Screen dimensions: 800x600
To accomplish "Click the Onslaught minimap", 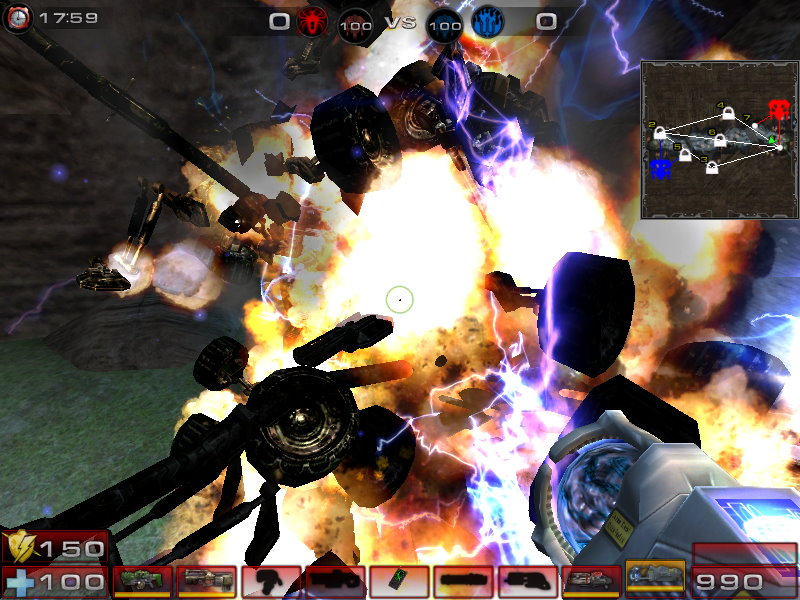I will pyautogui.click(x=718, y=139).
